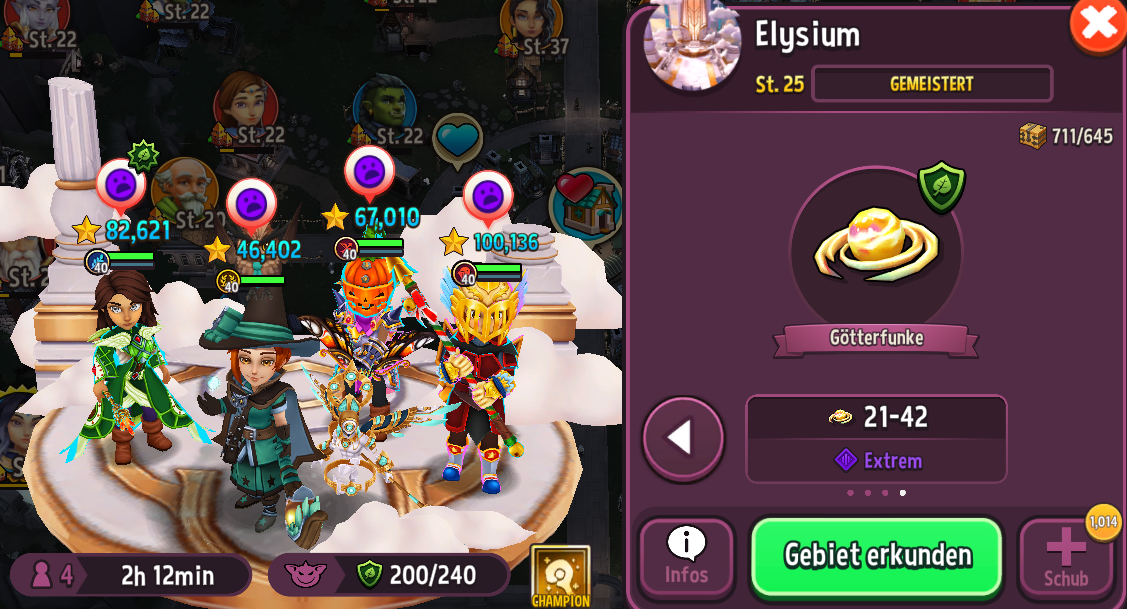1127x609 pixels.
Task: Add a Schub boost
Action: click(1066, 557)
